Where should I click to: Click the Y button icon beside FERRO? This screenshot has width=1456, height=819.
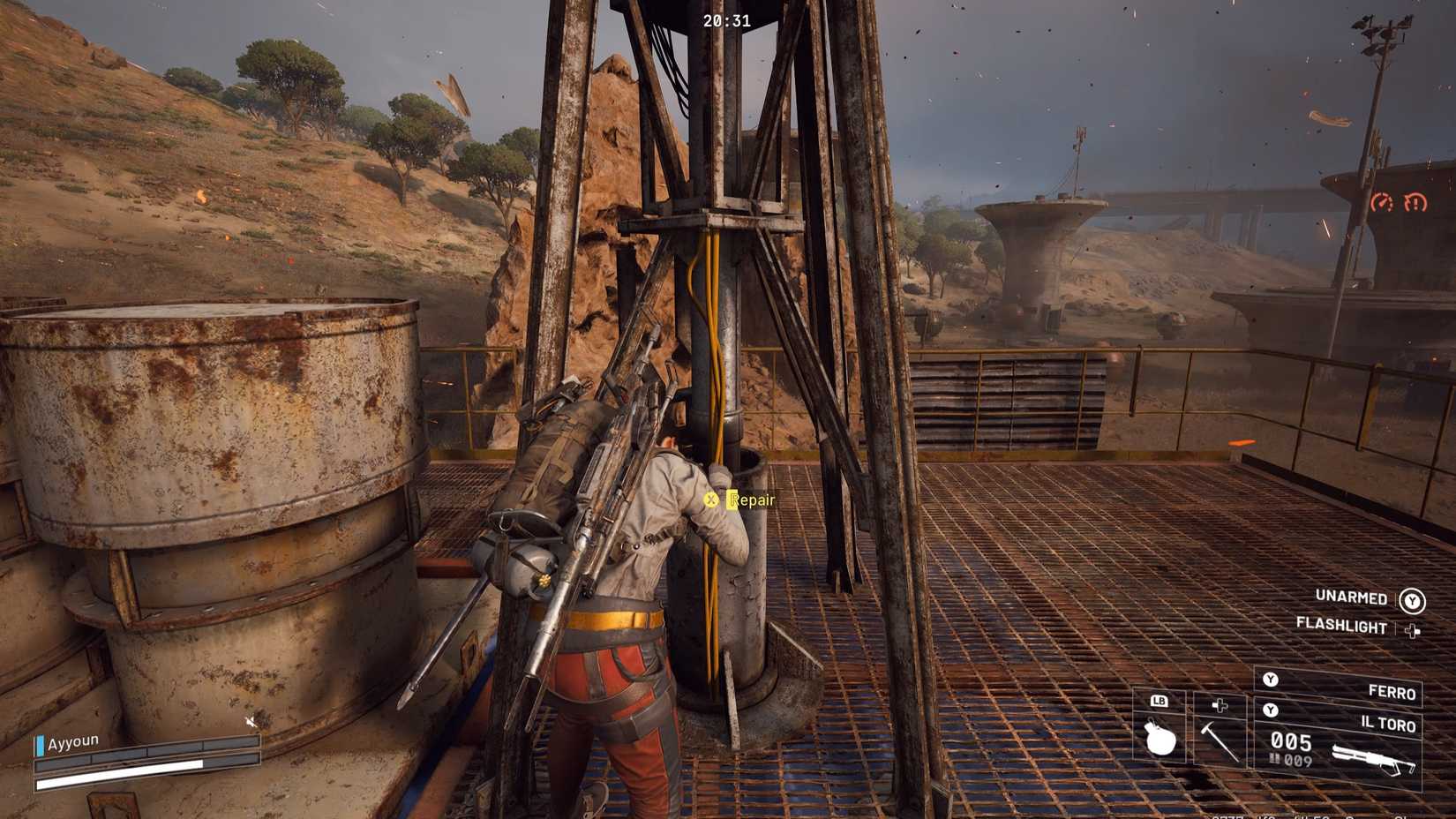[x=1271, y=680]
